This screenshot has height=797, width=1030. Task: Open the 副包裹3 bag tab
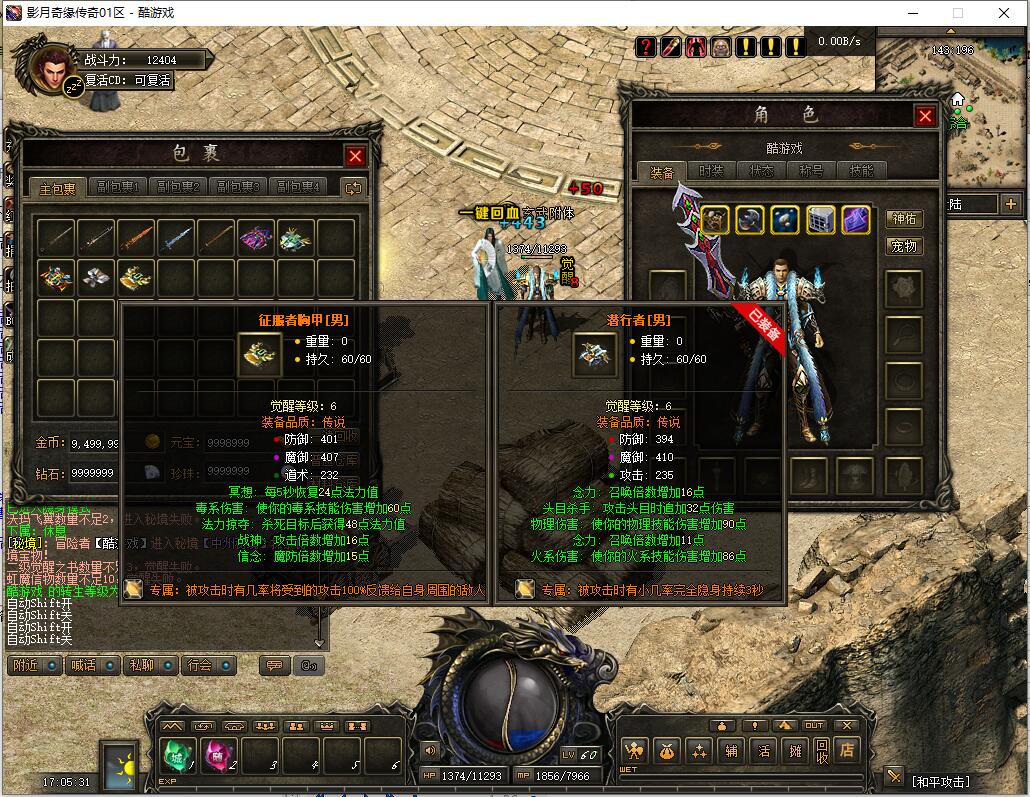pos(240,187)
